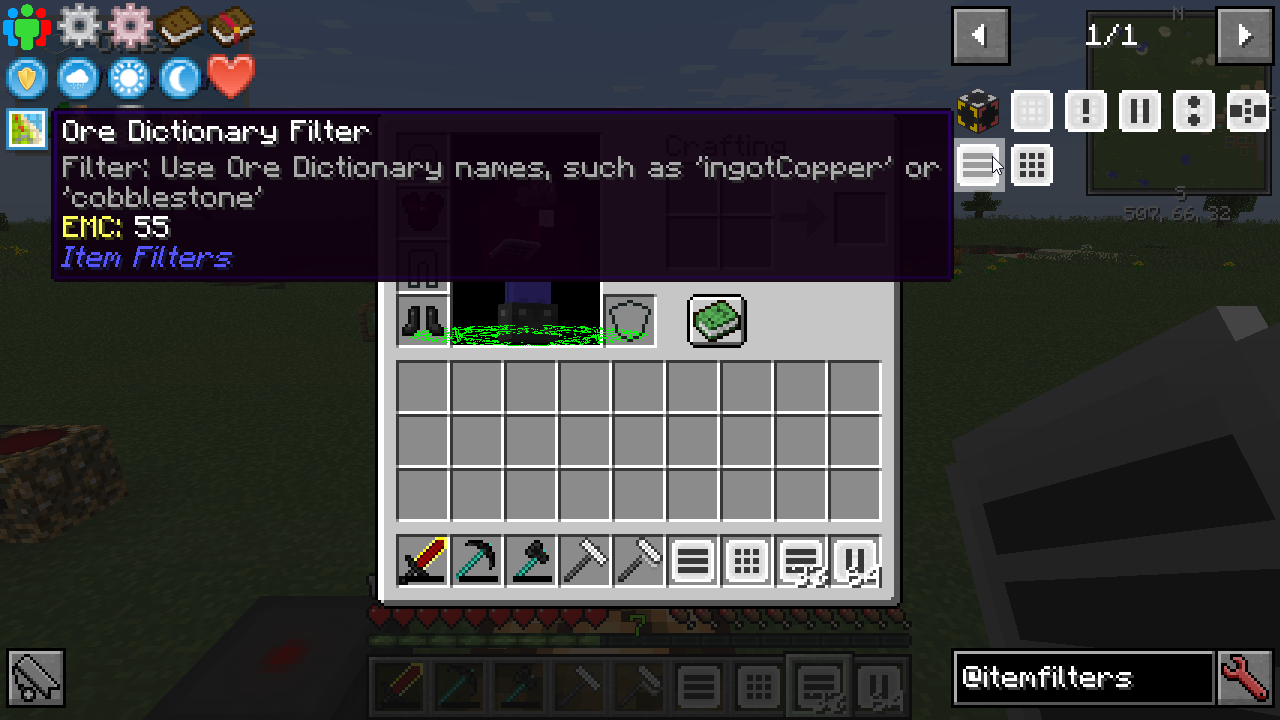Go to the previous item list page

(980, 36)
